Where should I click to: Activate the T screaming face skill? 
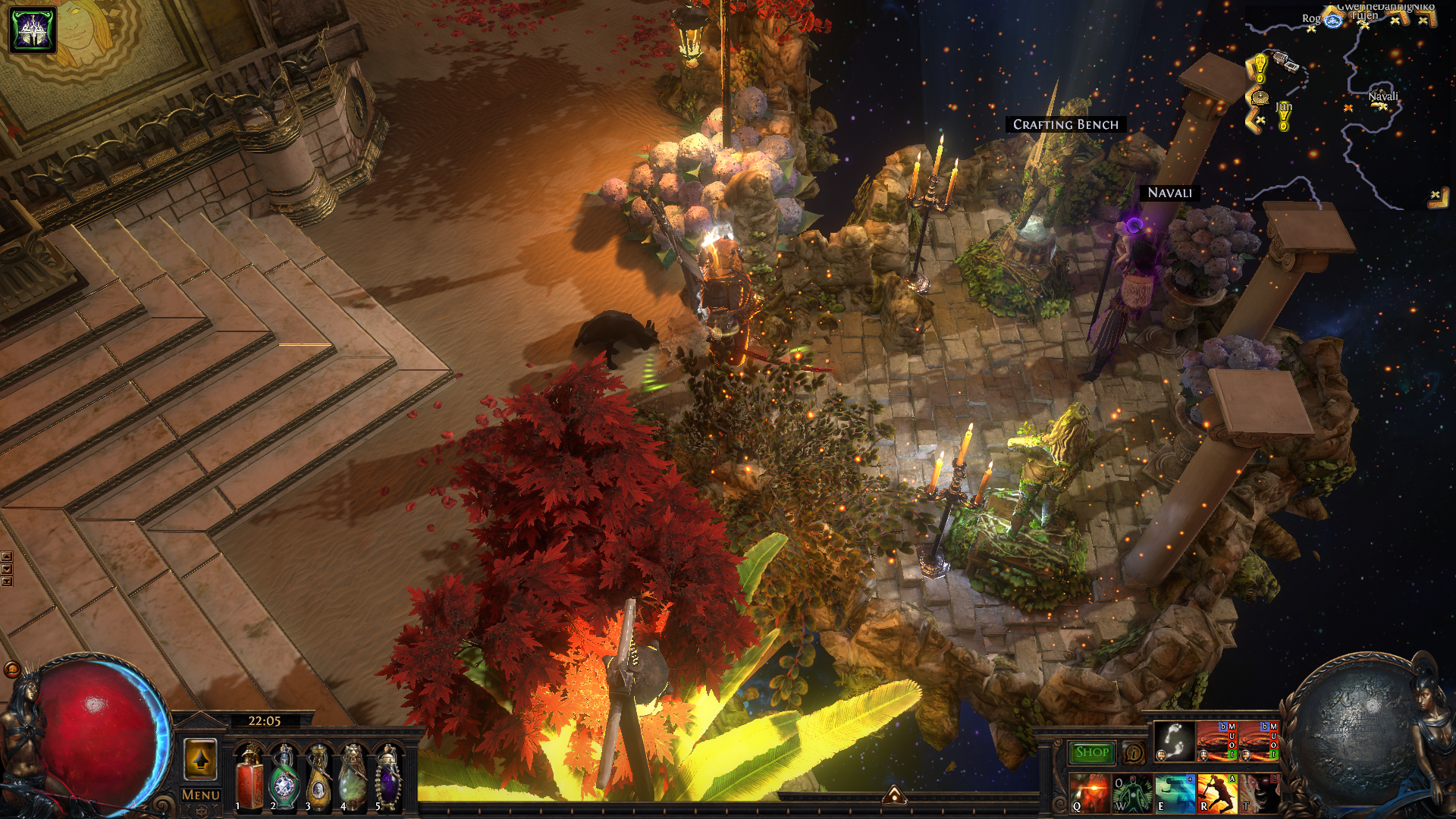(x=1259, y=792)
